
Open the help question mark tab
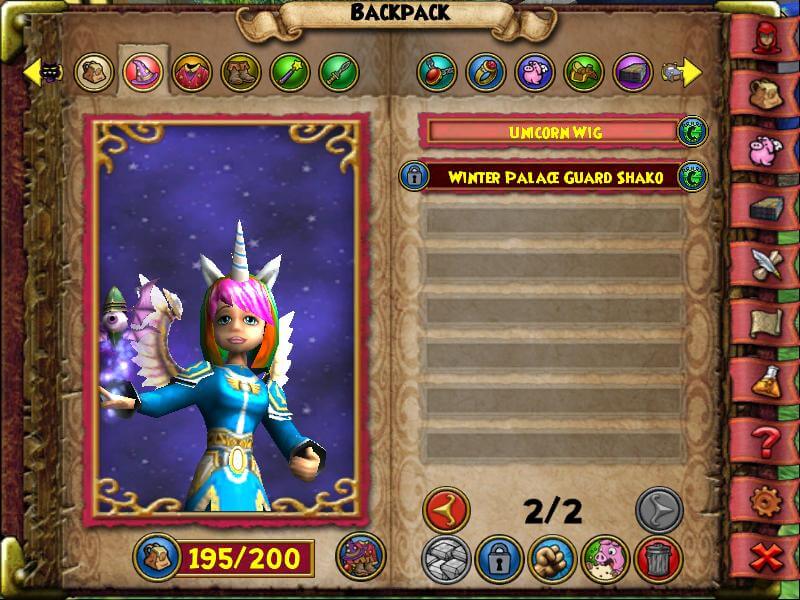(x=767, y=437)
